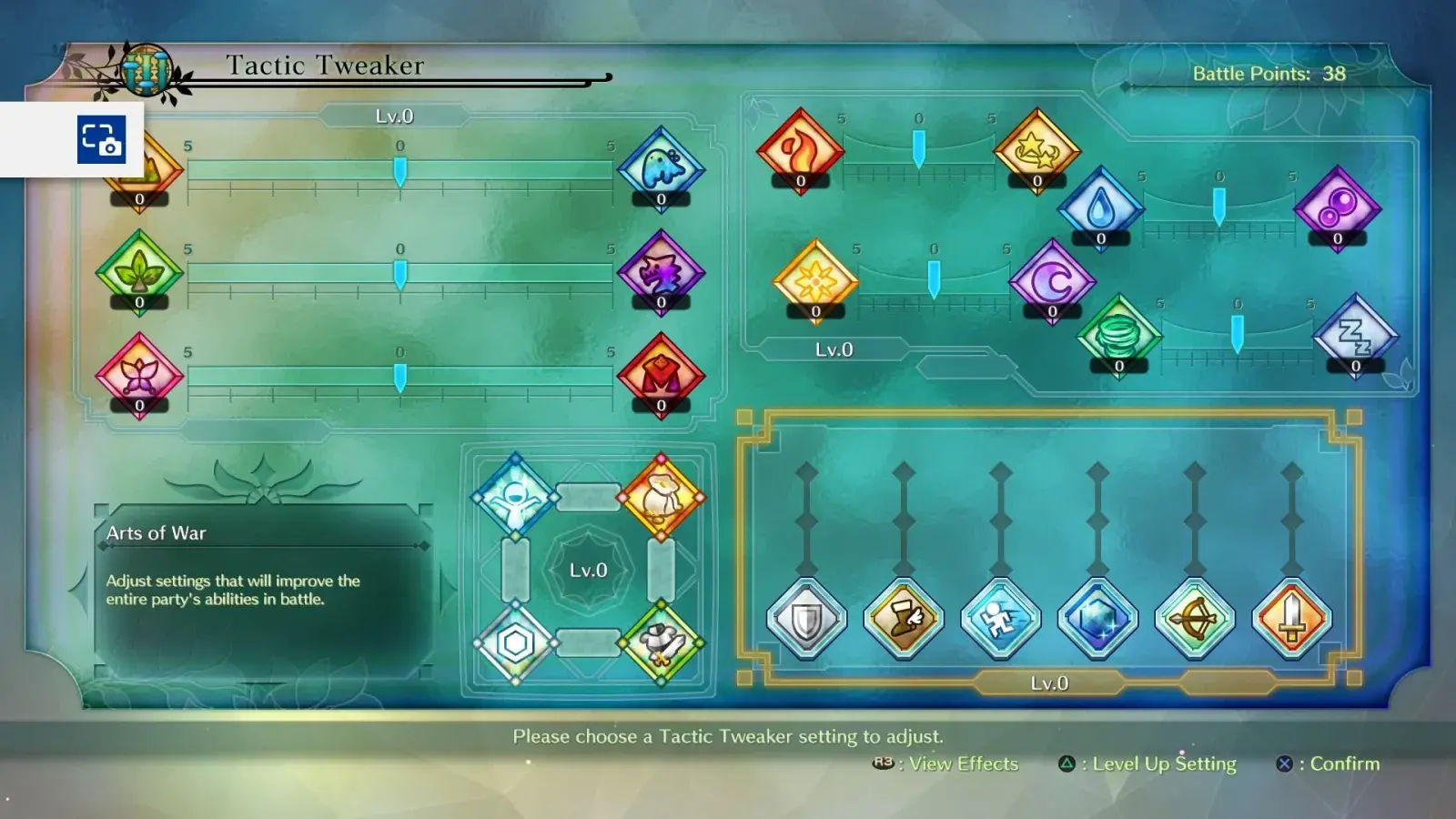1456x819 pixels.
Task: Select the winged boot icon
Action: pyautogui.click(x=904, y=619)
